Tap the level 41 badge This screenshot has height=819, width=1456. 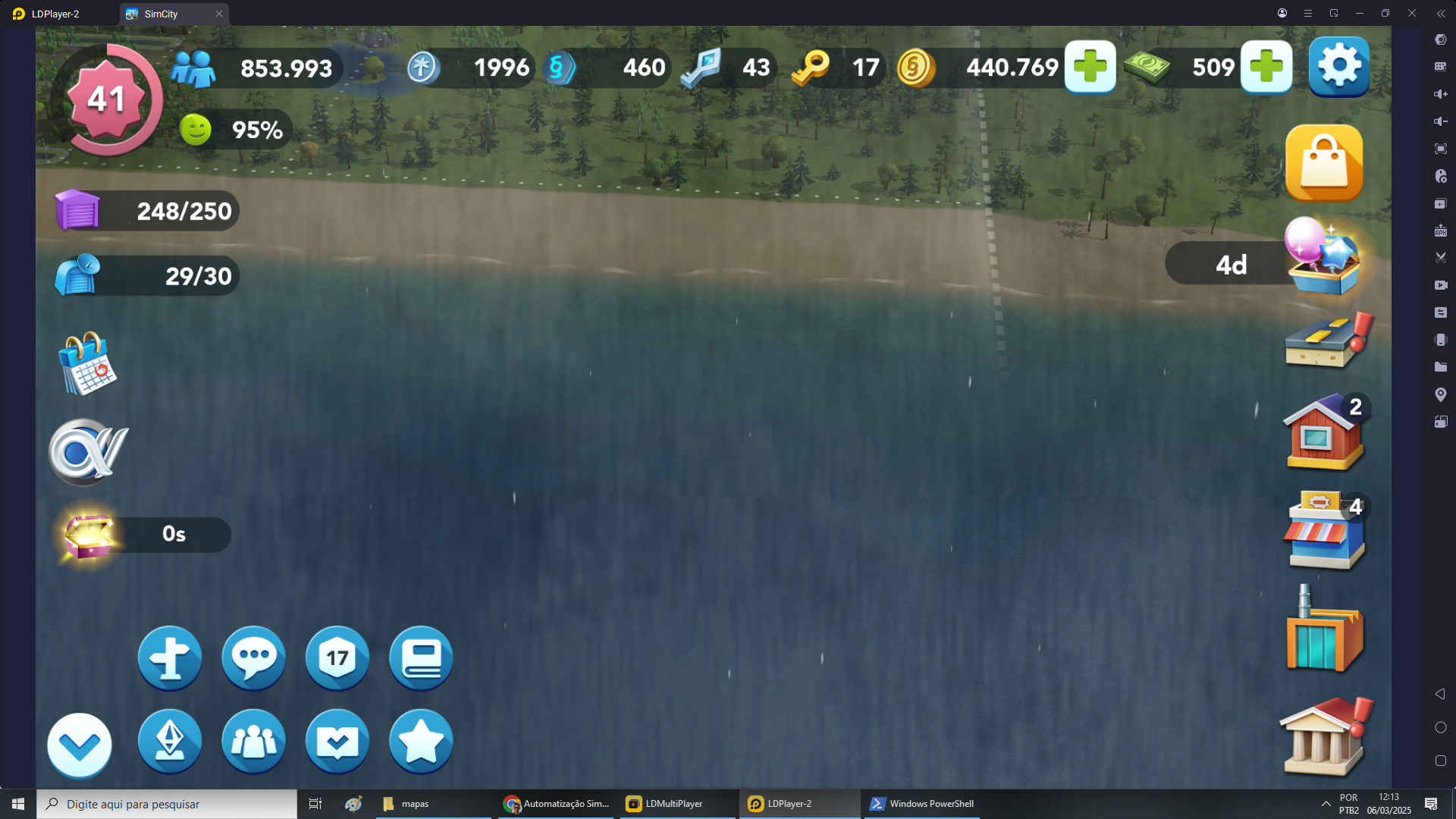(106, 99)
